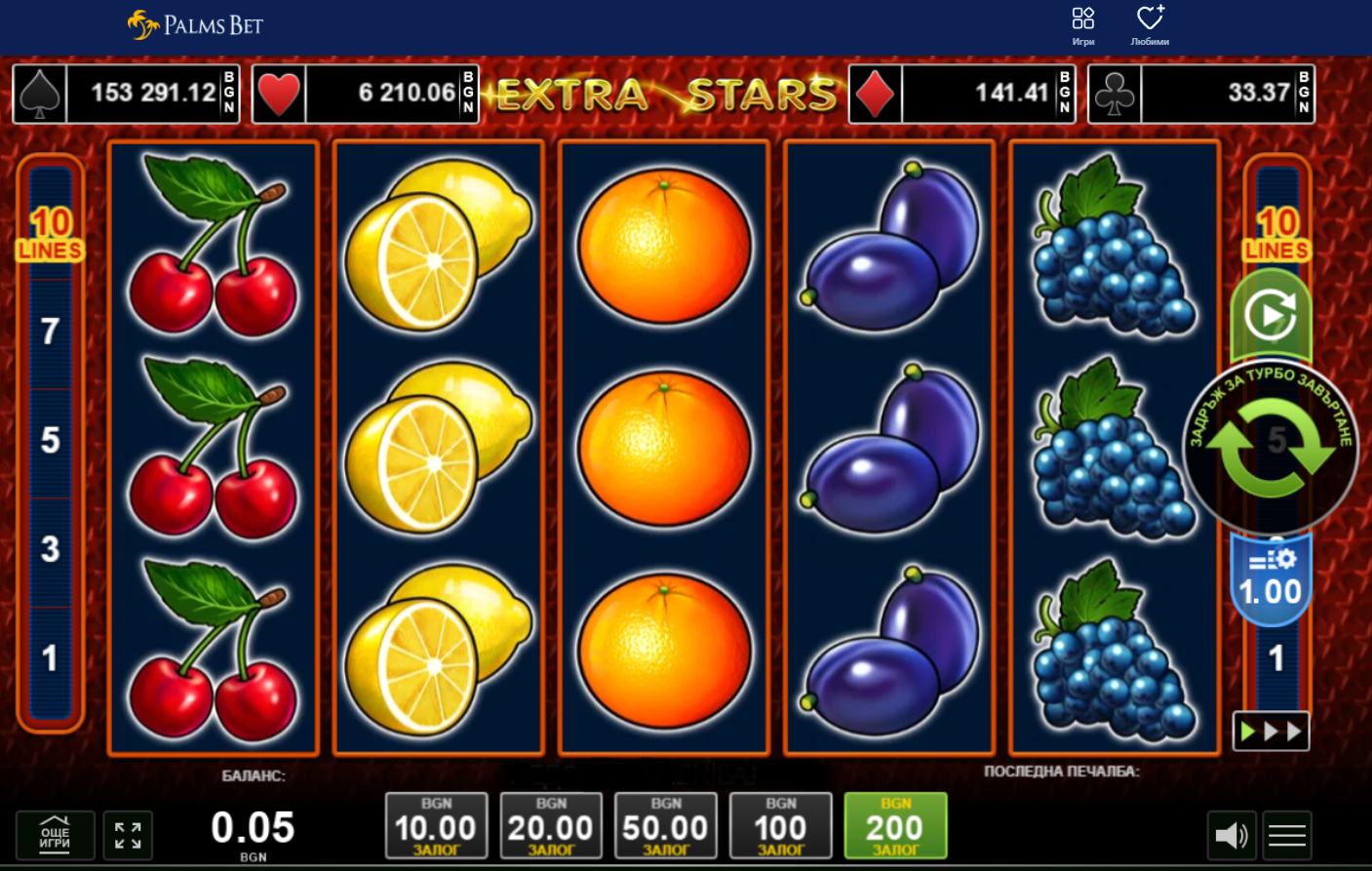Image resolution: width=1372 pixels, height=871 pixels.
Task: Open the bet settings showing 1.00
Action: pos(1270,580)
